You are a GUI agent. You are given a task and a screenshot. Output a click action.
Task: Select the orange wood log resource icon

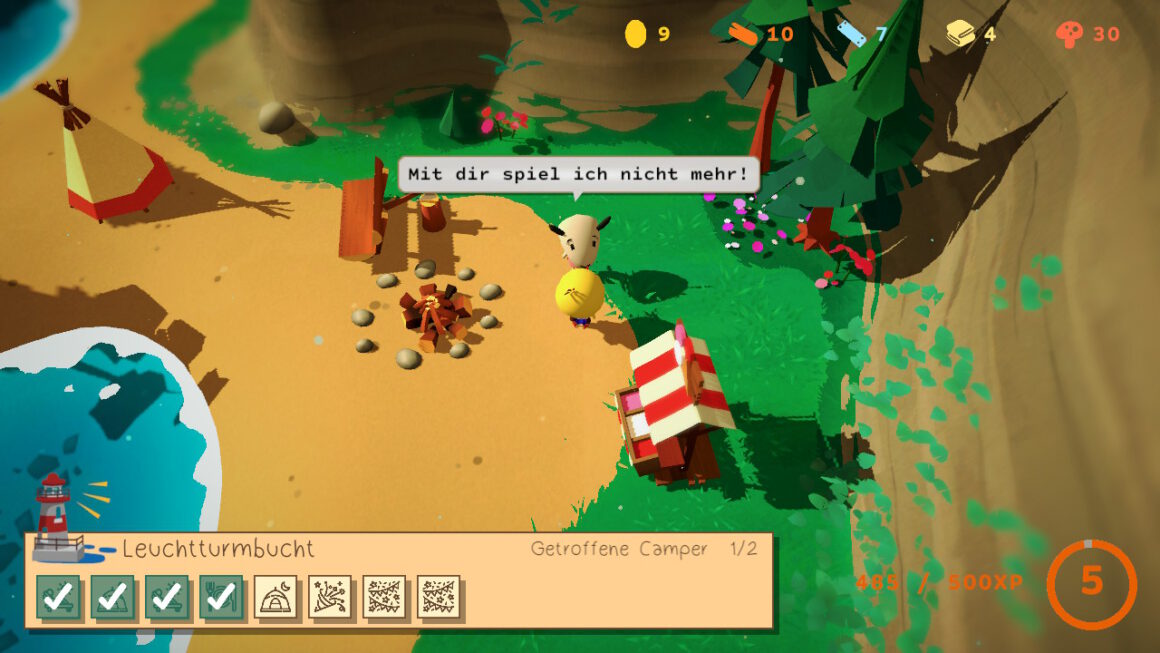coord(741,34)
